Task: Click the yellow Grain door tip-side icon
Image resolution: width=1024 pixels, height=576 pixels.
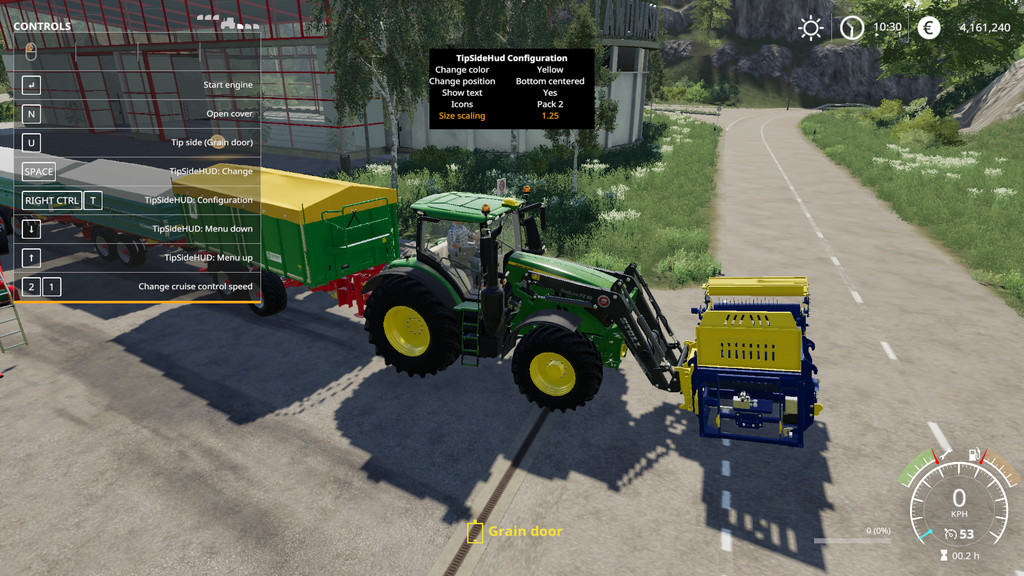Action: point(475,532)
